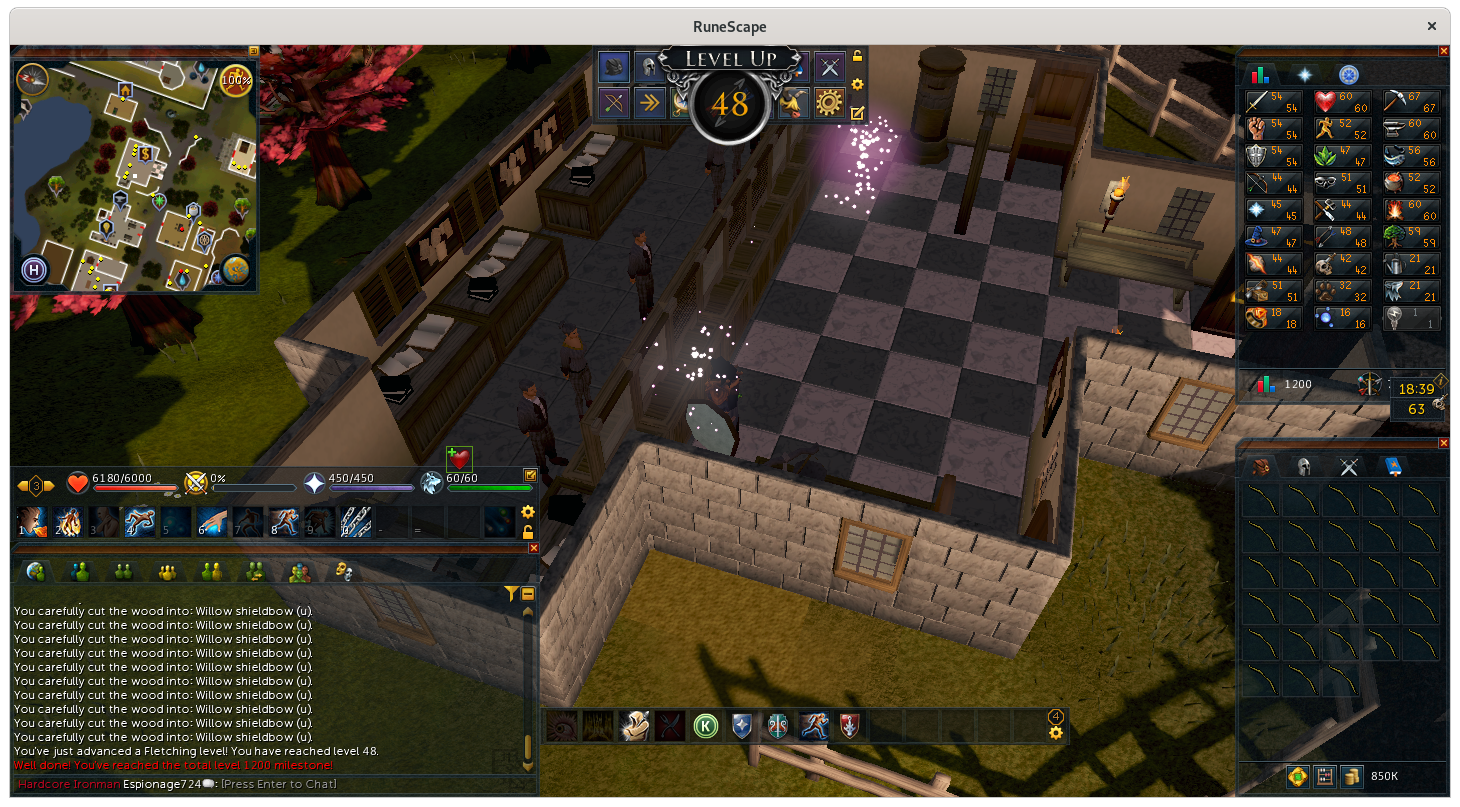Close the chat window panel
Screen dimensions: 1460x807
click(x=533, y=548)
